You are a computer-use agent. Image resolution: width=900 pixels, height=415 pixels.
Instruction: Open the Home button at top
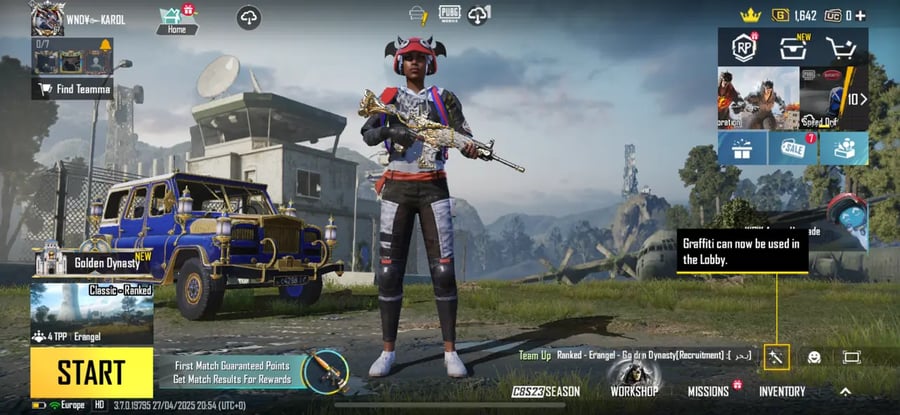[176, 19]
